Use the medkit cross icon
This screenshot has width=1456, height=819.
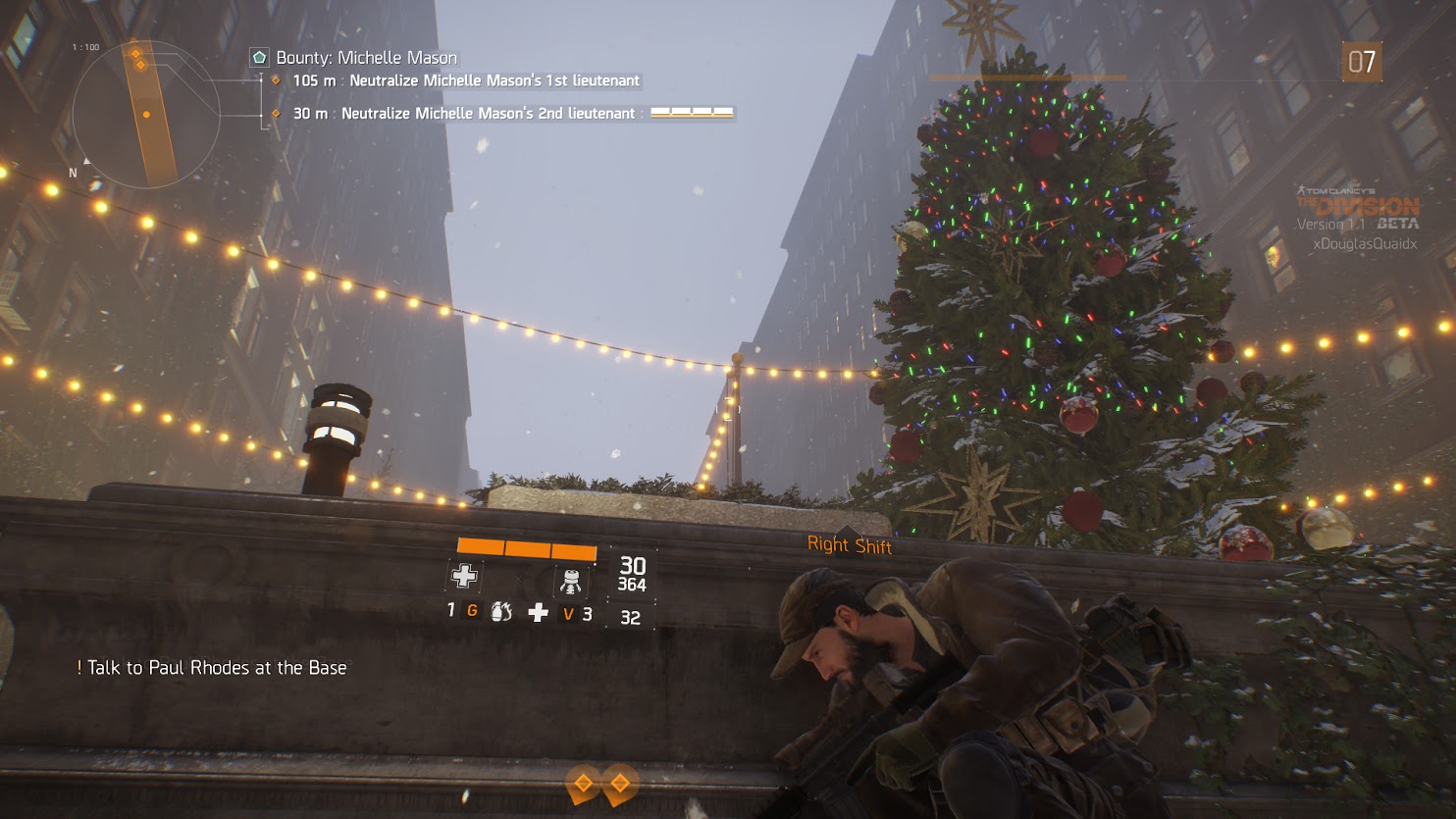click(x=538, y=613)
